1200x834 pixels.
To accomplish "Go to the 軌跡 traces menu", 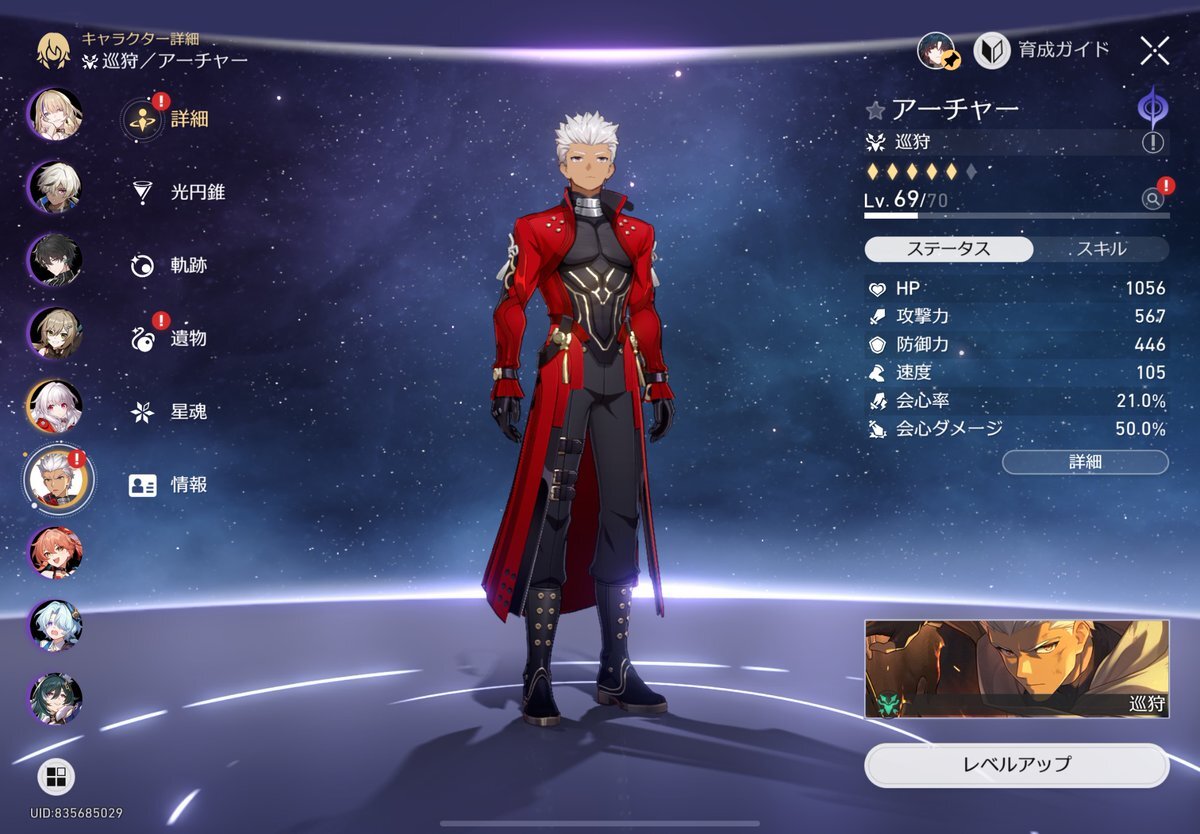I will click(170, 265).
